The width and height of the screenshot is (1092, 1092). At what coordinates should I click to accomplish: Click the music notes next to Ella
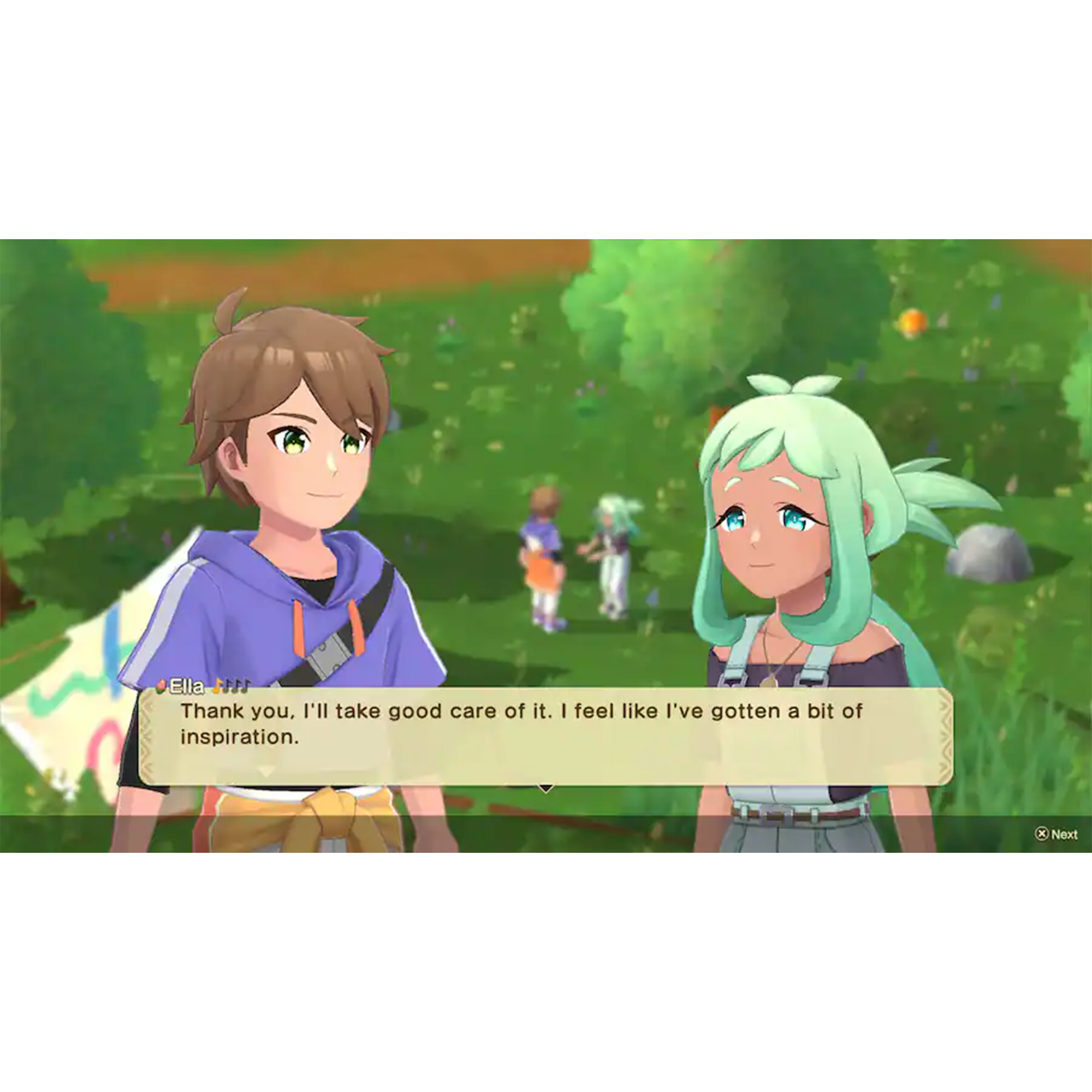coord(232,687)
